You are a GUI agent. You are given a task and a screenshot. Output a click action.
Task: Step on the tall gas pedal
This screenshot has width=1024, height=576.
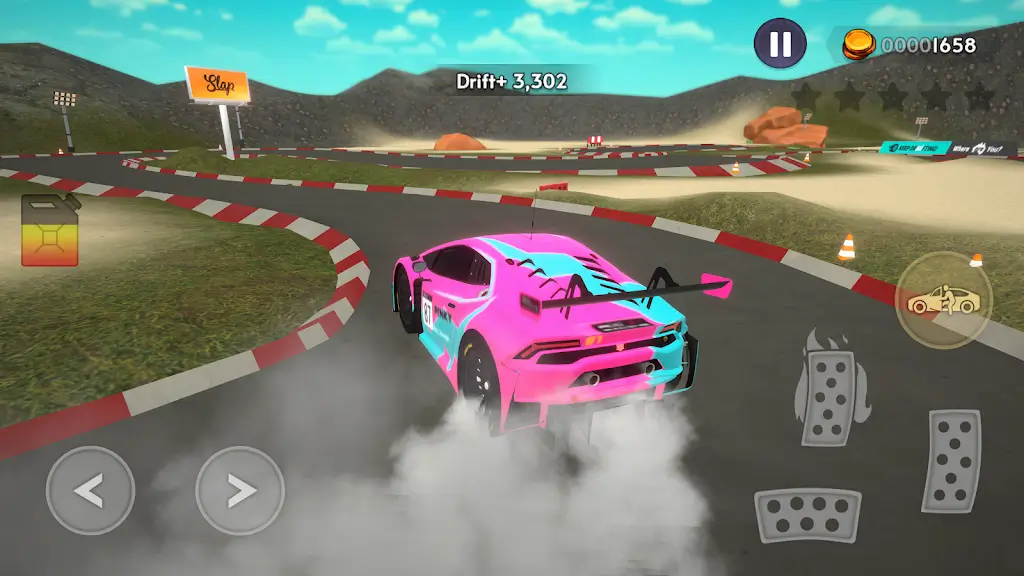coord(950,461)
